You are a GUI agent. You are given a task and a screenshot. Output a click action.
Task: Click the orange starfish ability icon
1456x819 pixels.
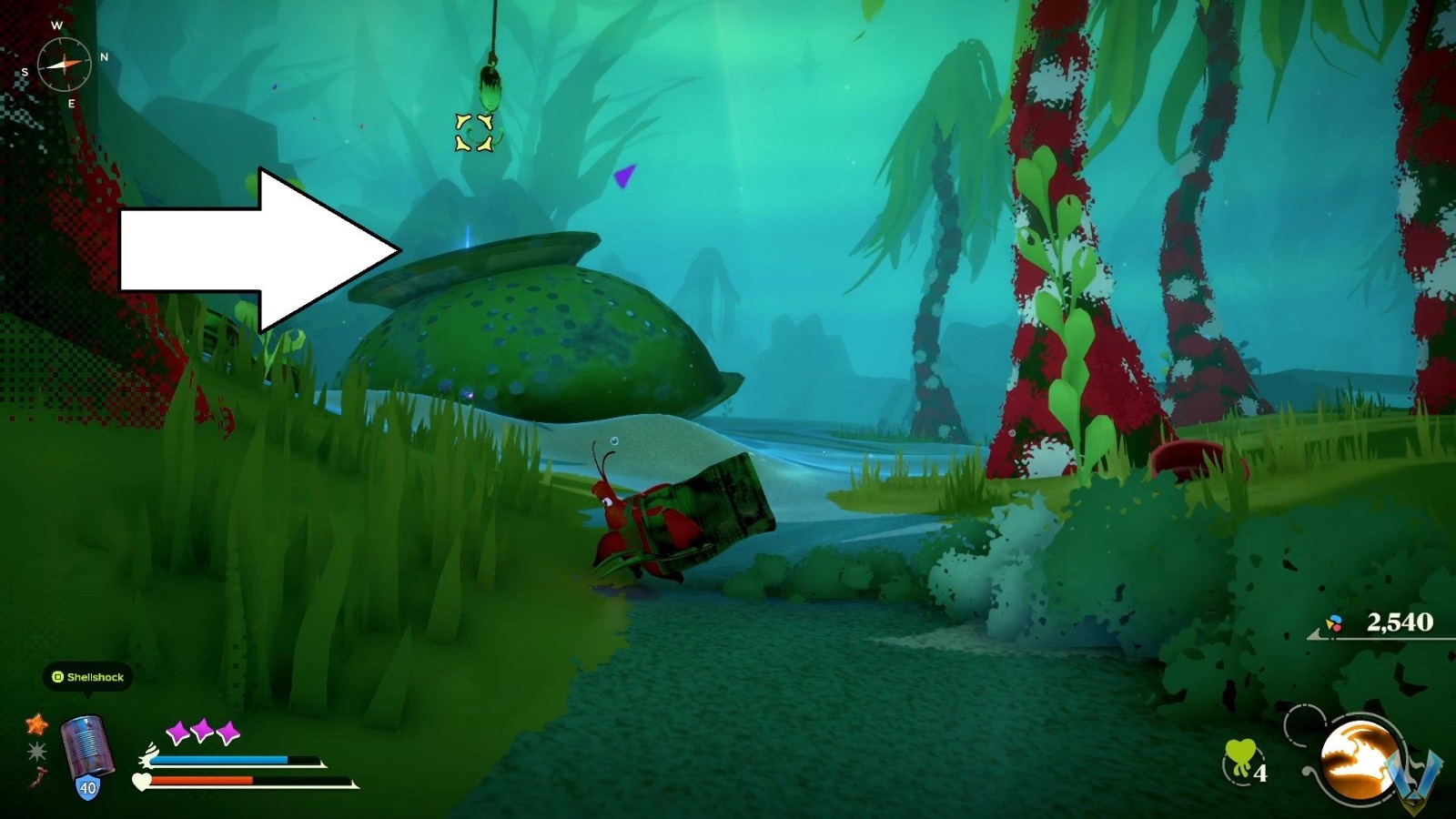tap(38, 724)
